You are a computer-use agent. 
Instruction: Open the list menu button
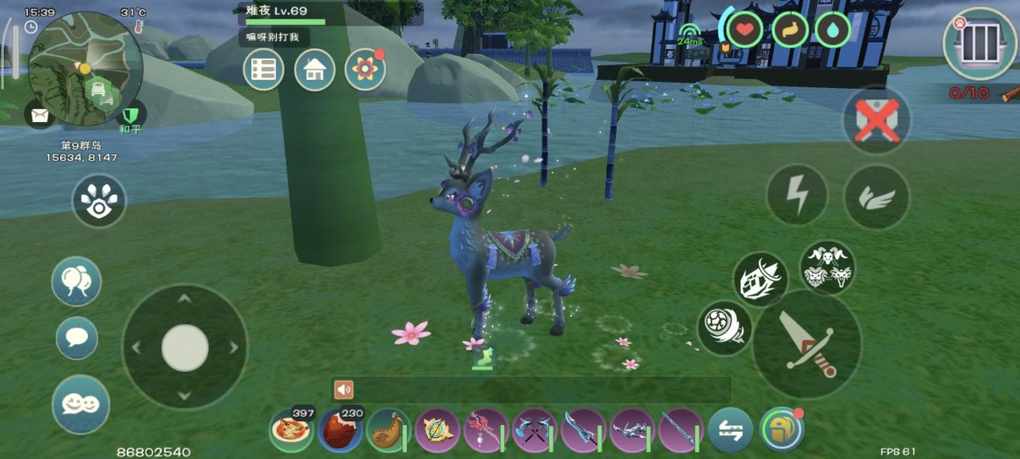264,70
